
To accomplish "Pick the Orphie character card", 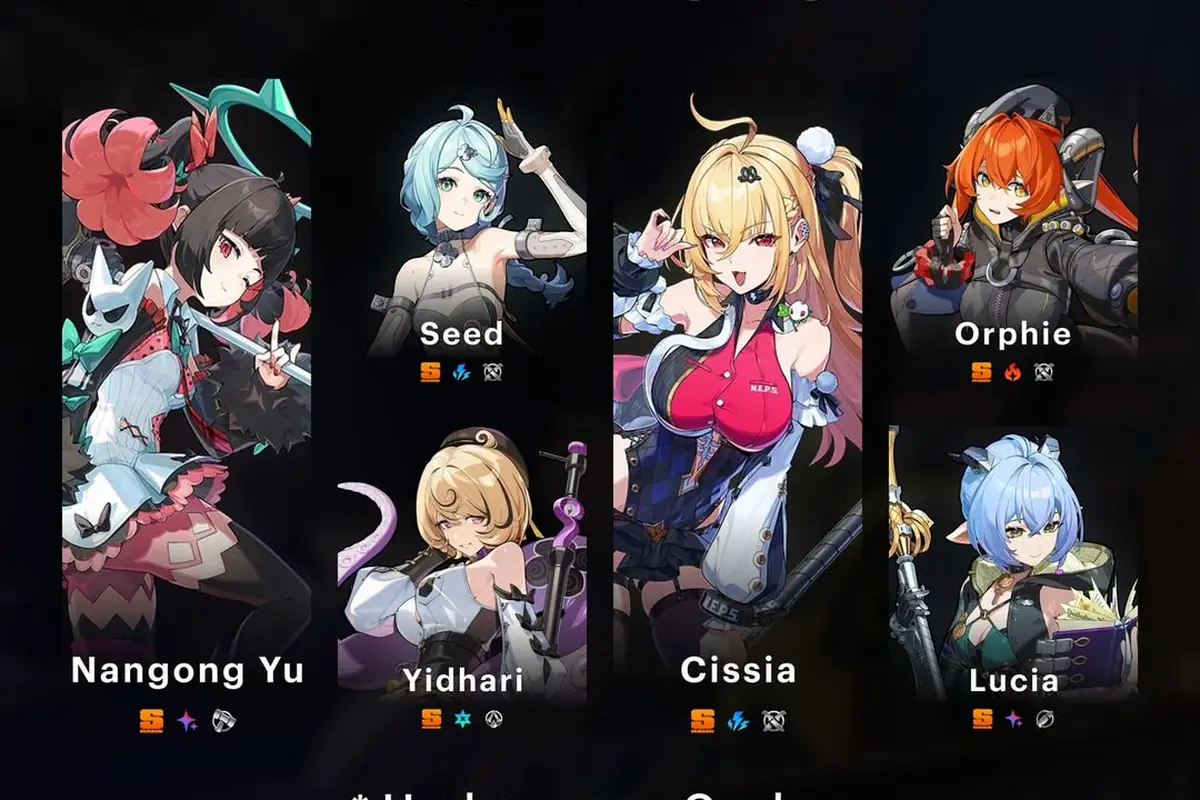I will tap(1013, 240).
